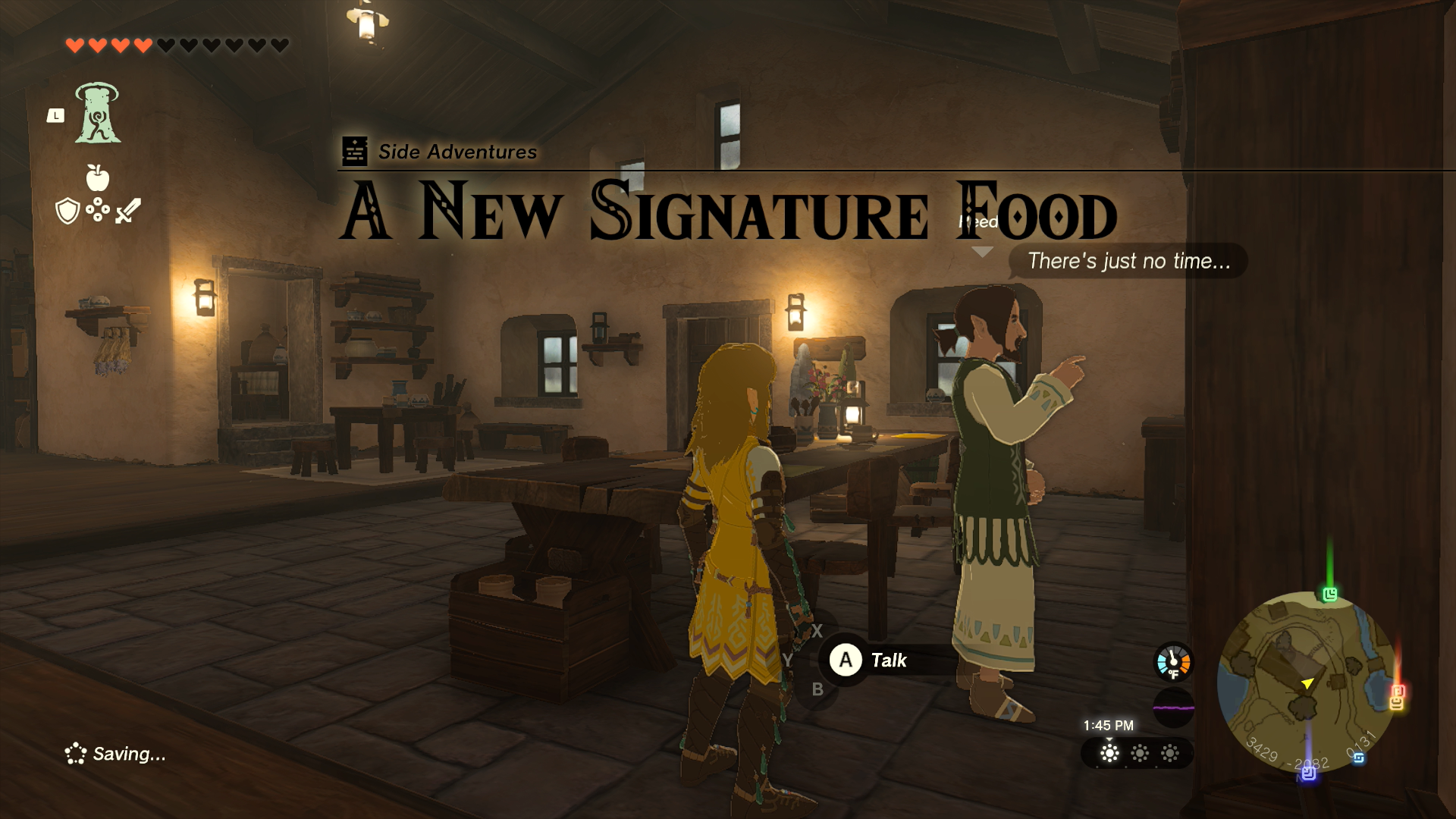Image resolution: width=1456 pixels, height=819 pixels.
Task: Select the d-pad icon between shield and sword
Action: click(x=97, y=211)
